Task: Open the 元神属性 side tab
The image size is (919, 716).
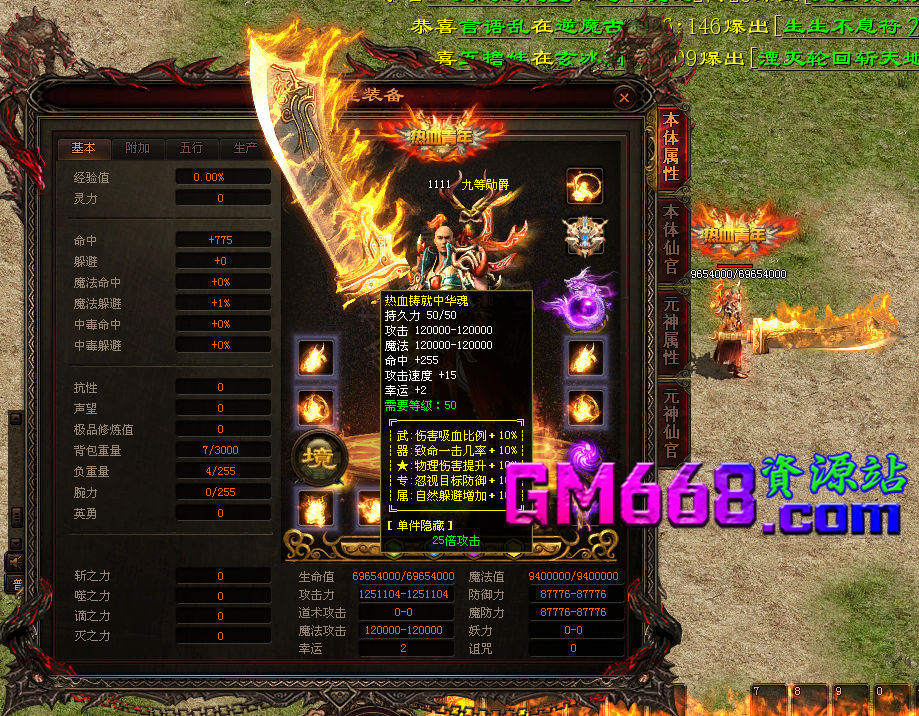Action: [x=671, y=332]
